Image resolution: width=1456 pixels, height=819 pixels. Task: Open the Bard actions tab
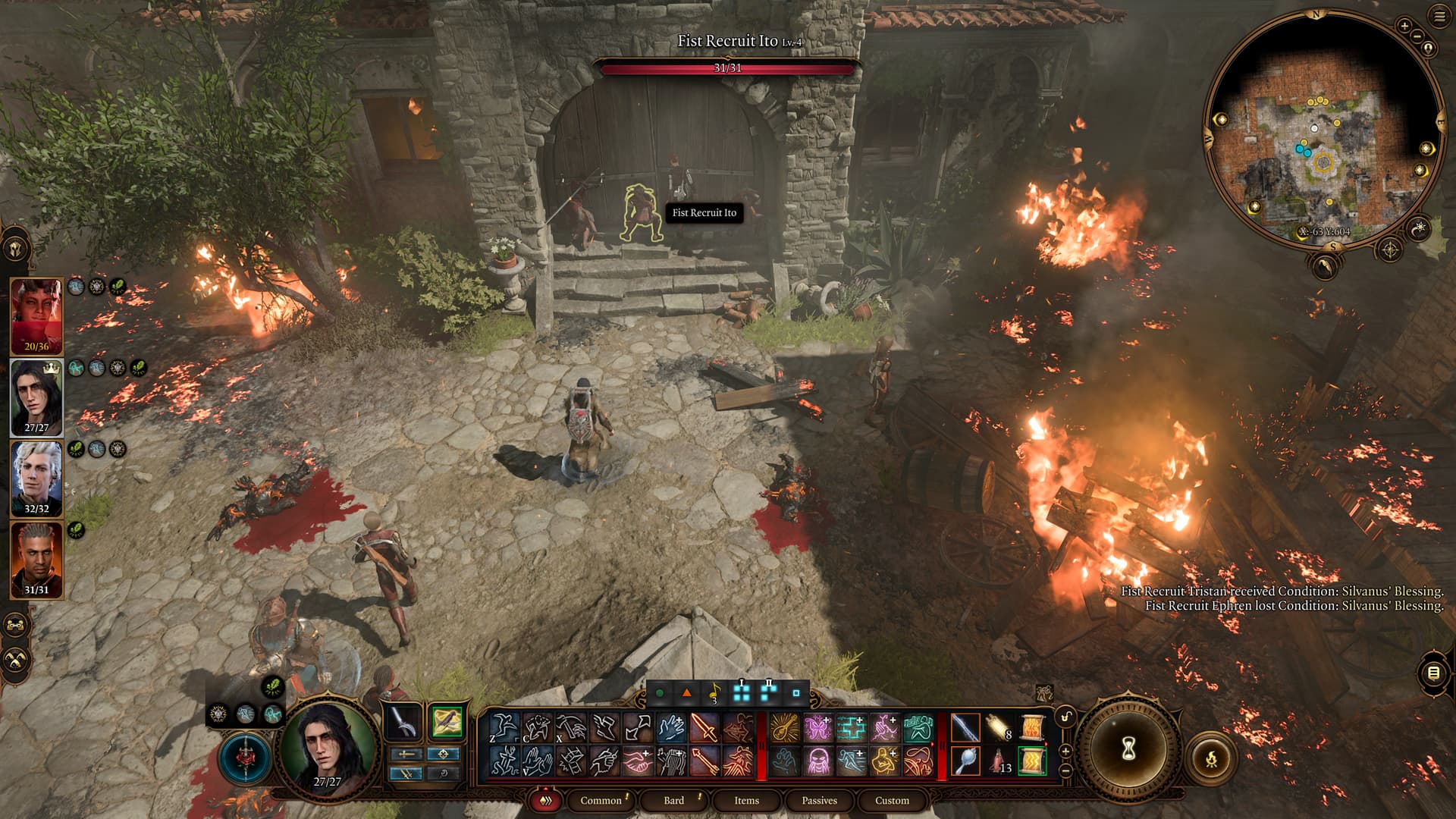(x=673, y=800)
